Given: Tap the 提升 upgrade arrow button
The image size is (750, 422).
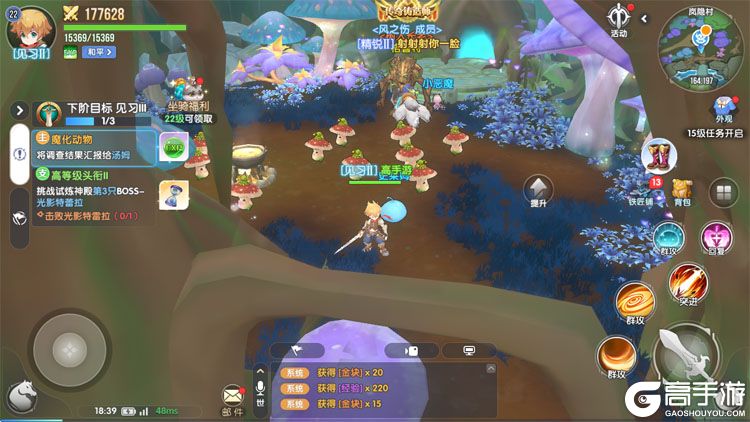Looking at the screenshot, I should click(x=539, y=189).
